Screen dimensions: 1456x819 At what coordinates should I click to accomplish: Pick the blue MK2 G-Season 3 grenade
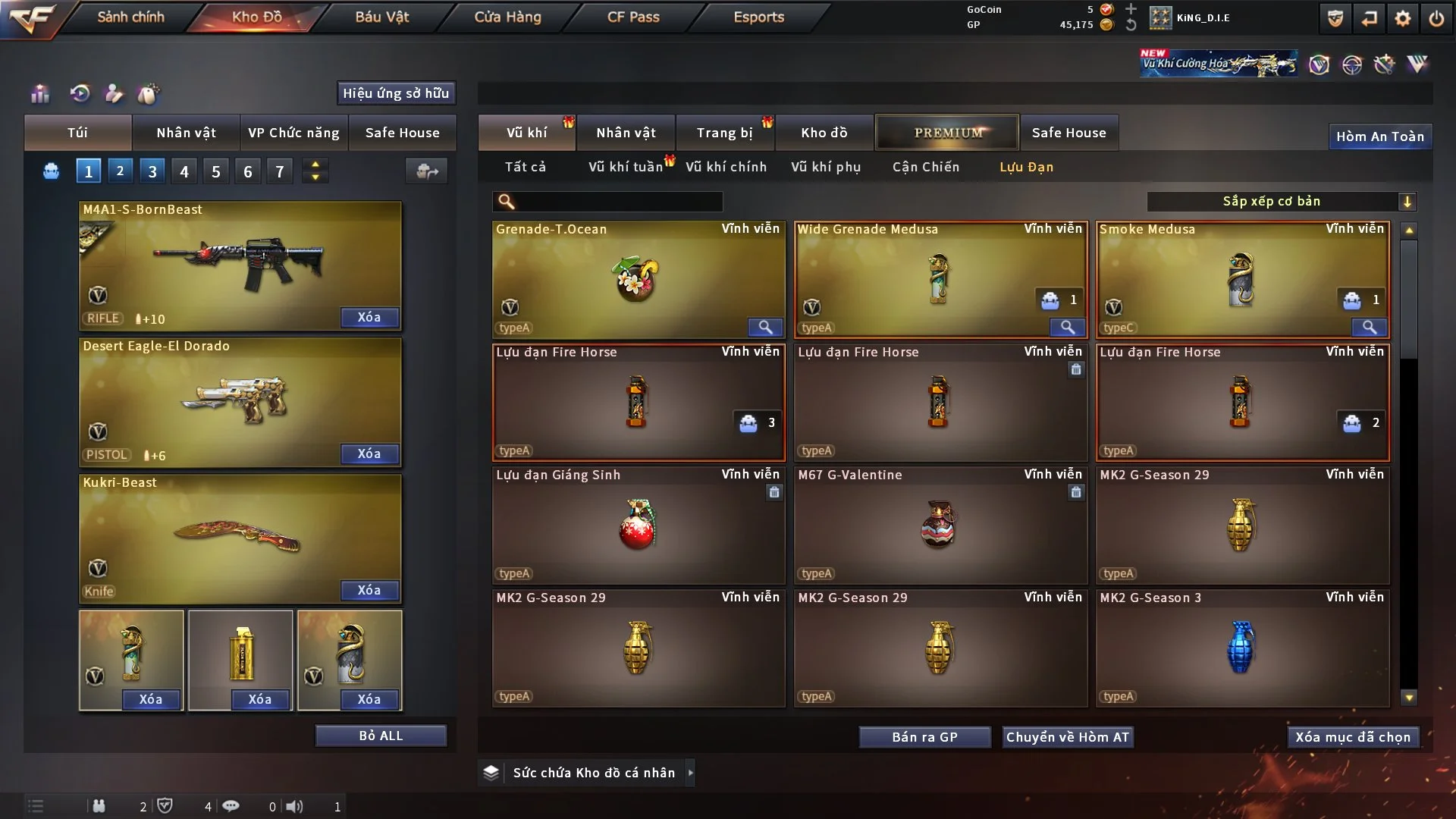coord(1242,648)
